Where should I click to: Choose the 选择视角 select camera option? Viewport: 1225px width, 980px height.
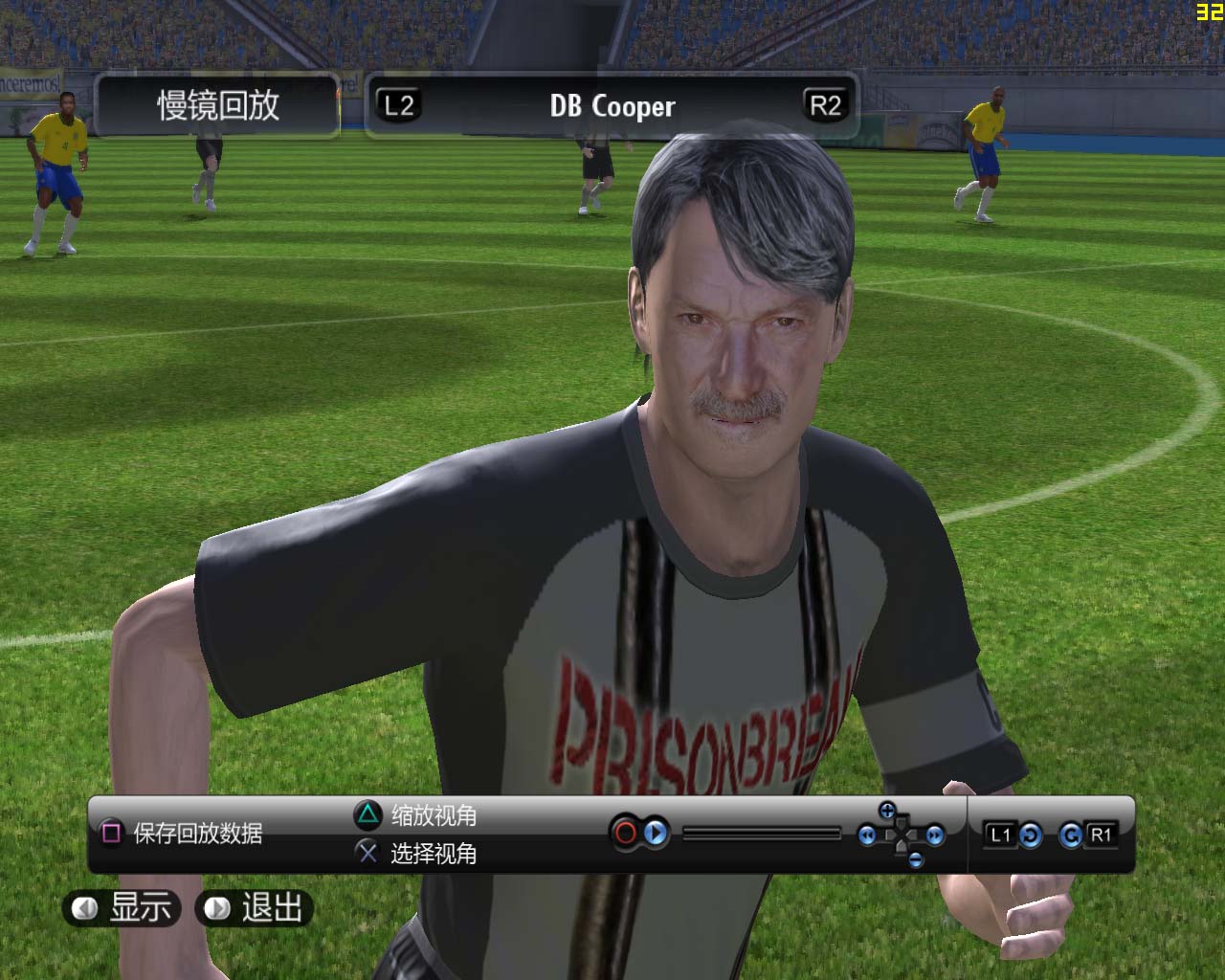tap(416, 853)
